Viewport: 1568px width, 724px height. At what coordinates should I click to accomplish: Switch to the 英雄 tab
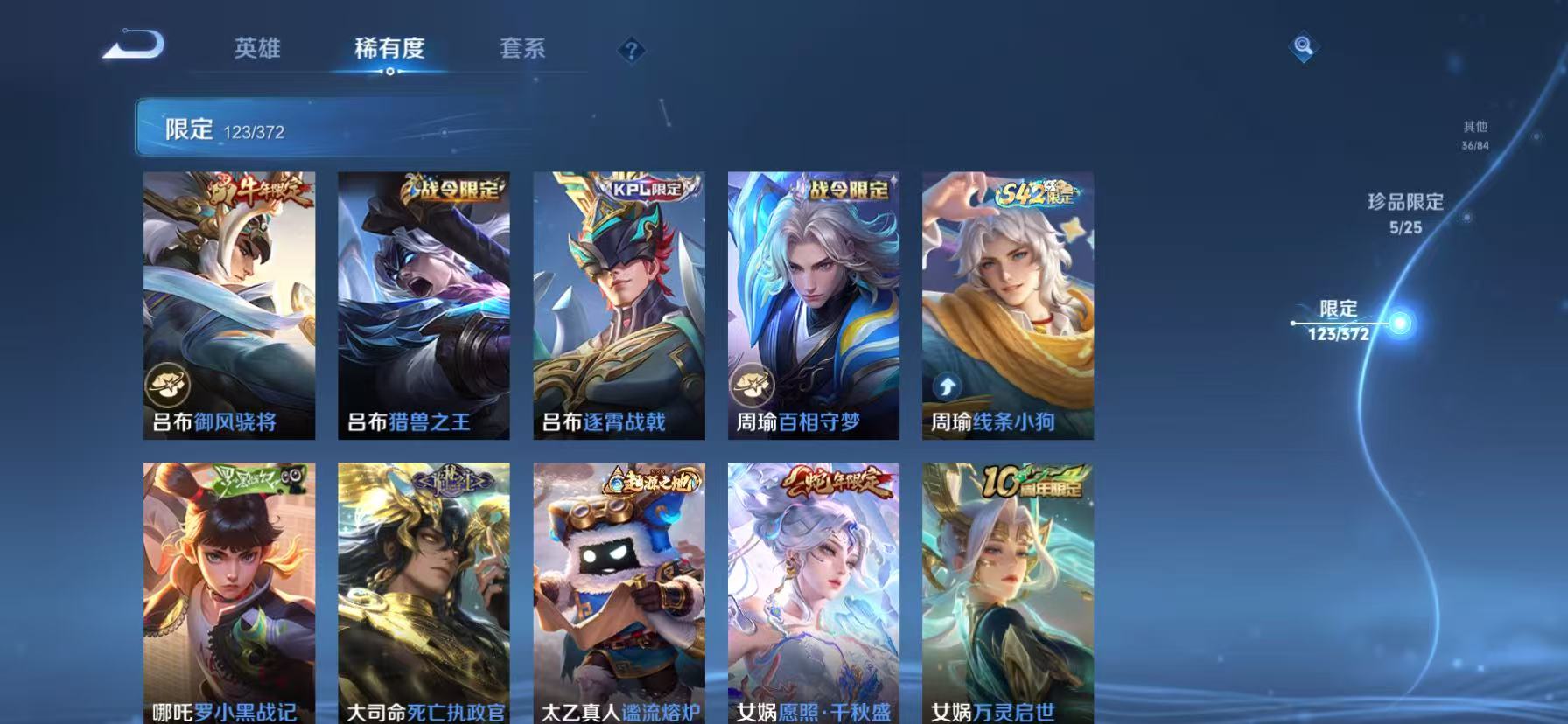pyautogui.click(x=255, y=50)
